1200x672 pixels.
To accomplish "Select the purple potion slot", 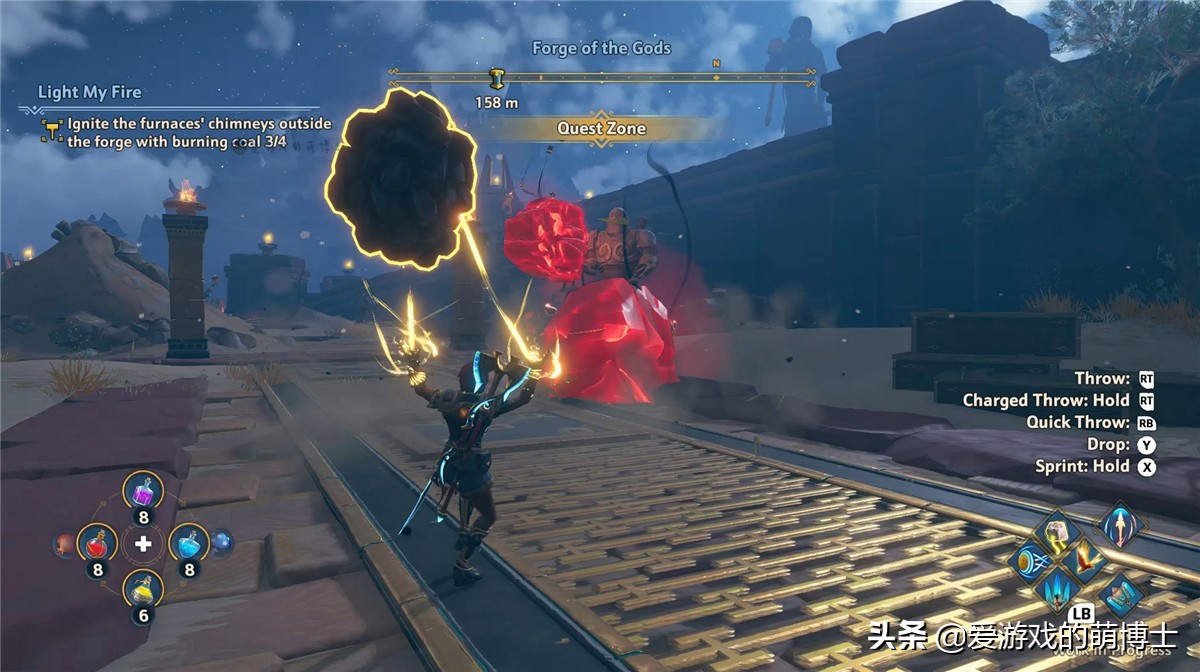I will (143, 492).
